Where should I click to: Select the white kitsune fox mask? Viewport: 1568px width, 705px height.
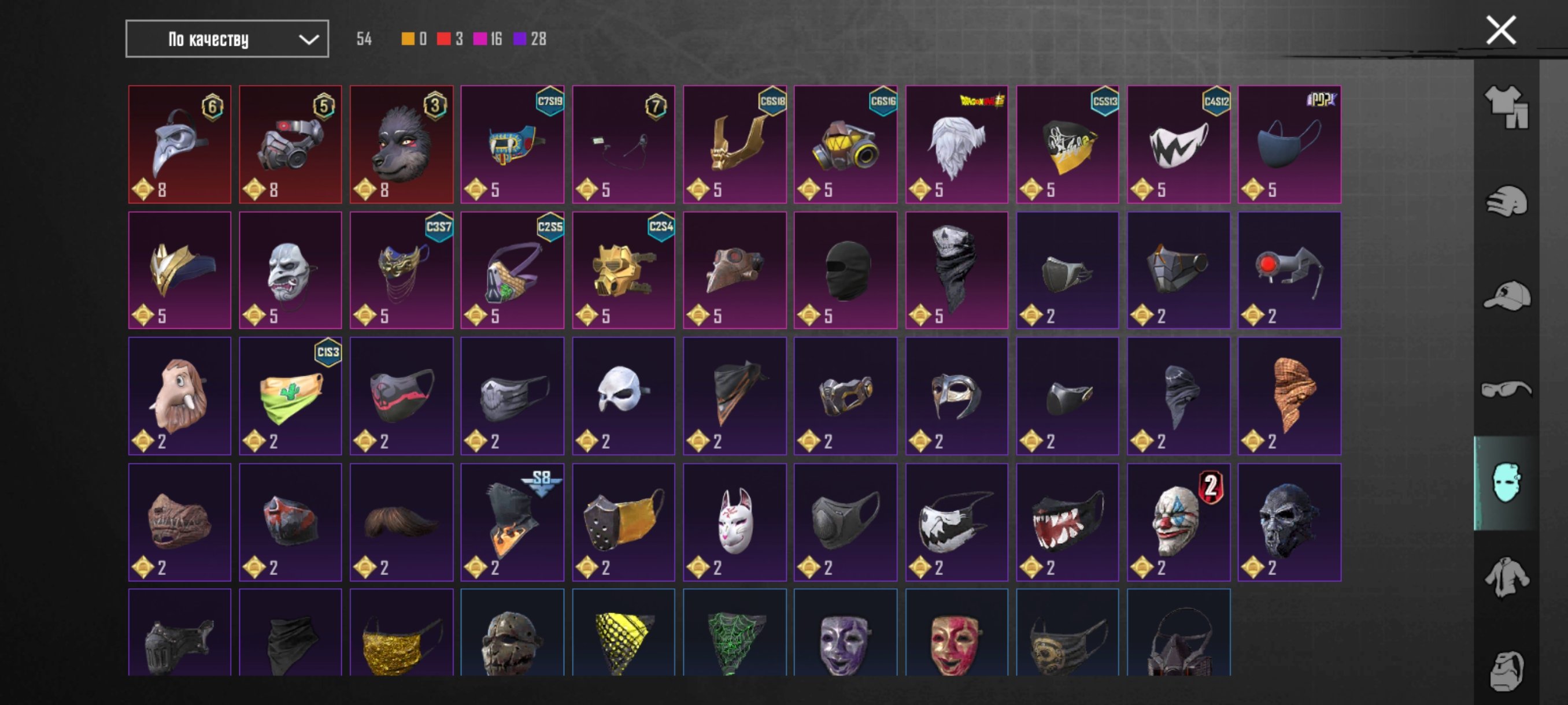pos(734,522)
